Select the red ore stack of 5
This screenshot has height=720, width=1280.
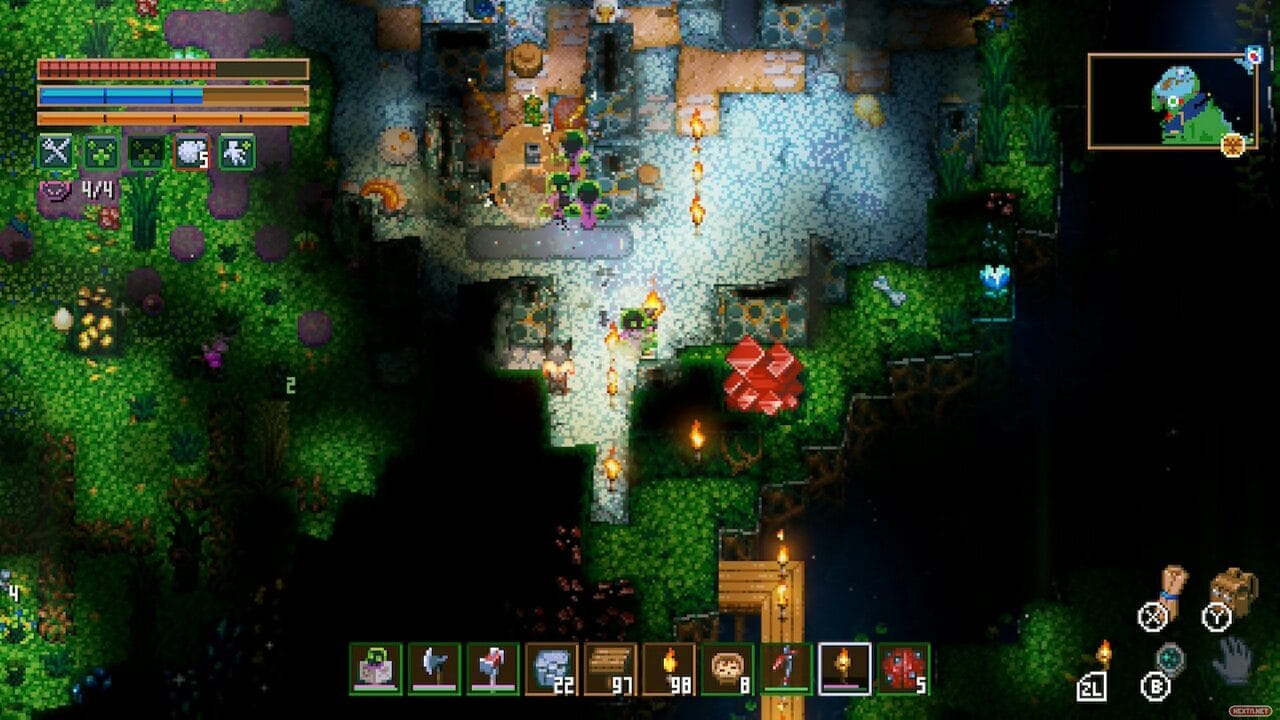(903, 668)
